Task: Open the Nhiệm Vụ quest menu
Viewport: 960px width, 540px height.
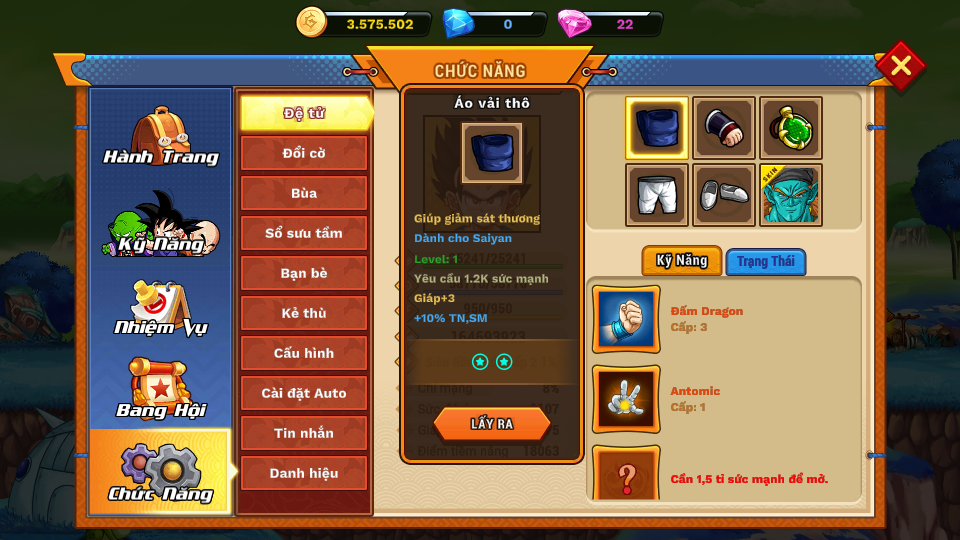Action: 160,309
